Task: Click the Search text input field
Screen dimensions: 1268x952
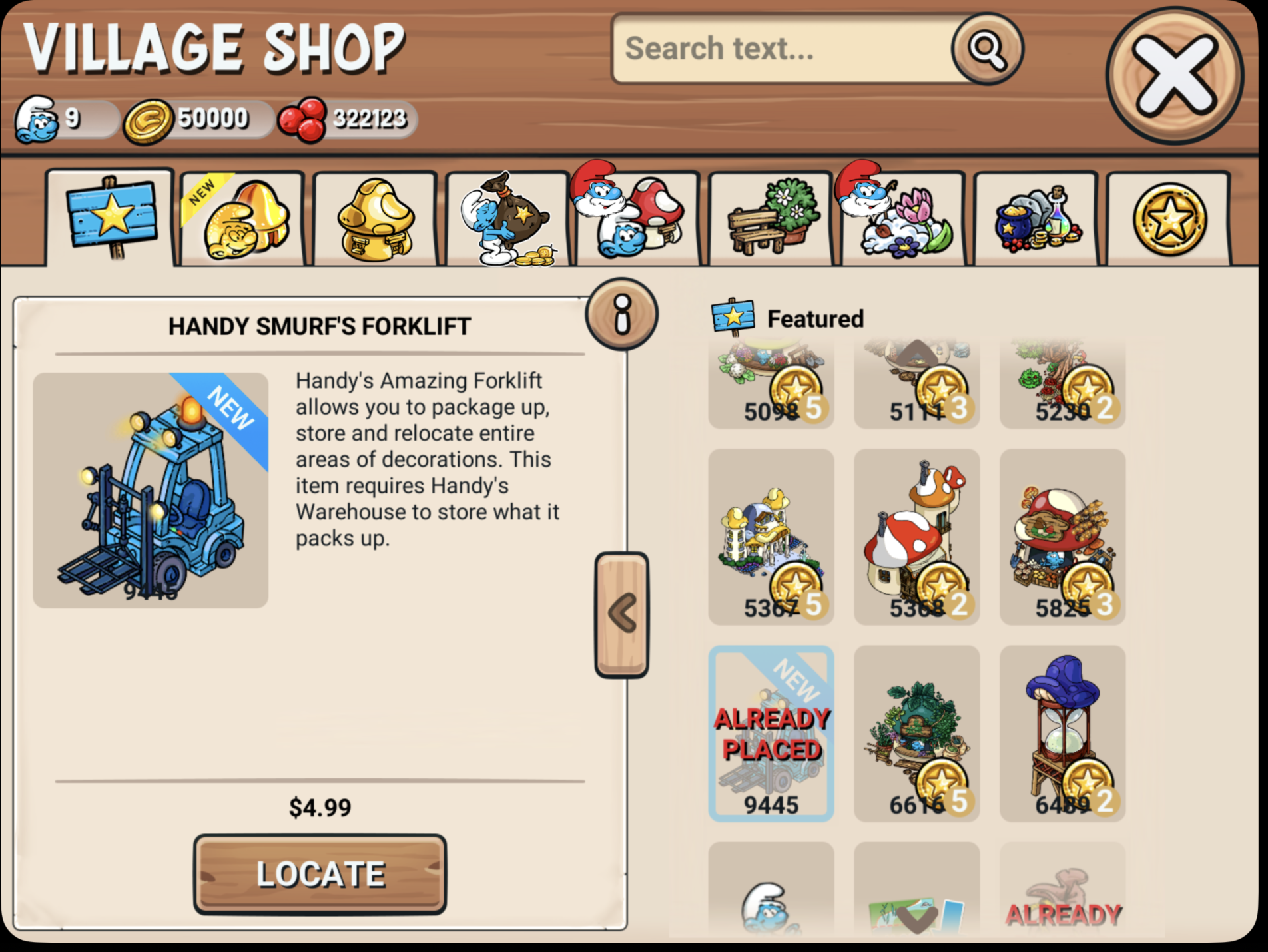Action: pyautogui.click(x=766, y=49)
